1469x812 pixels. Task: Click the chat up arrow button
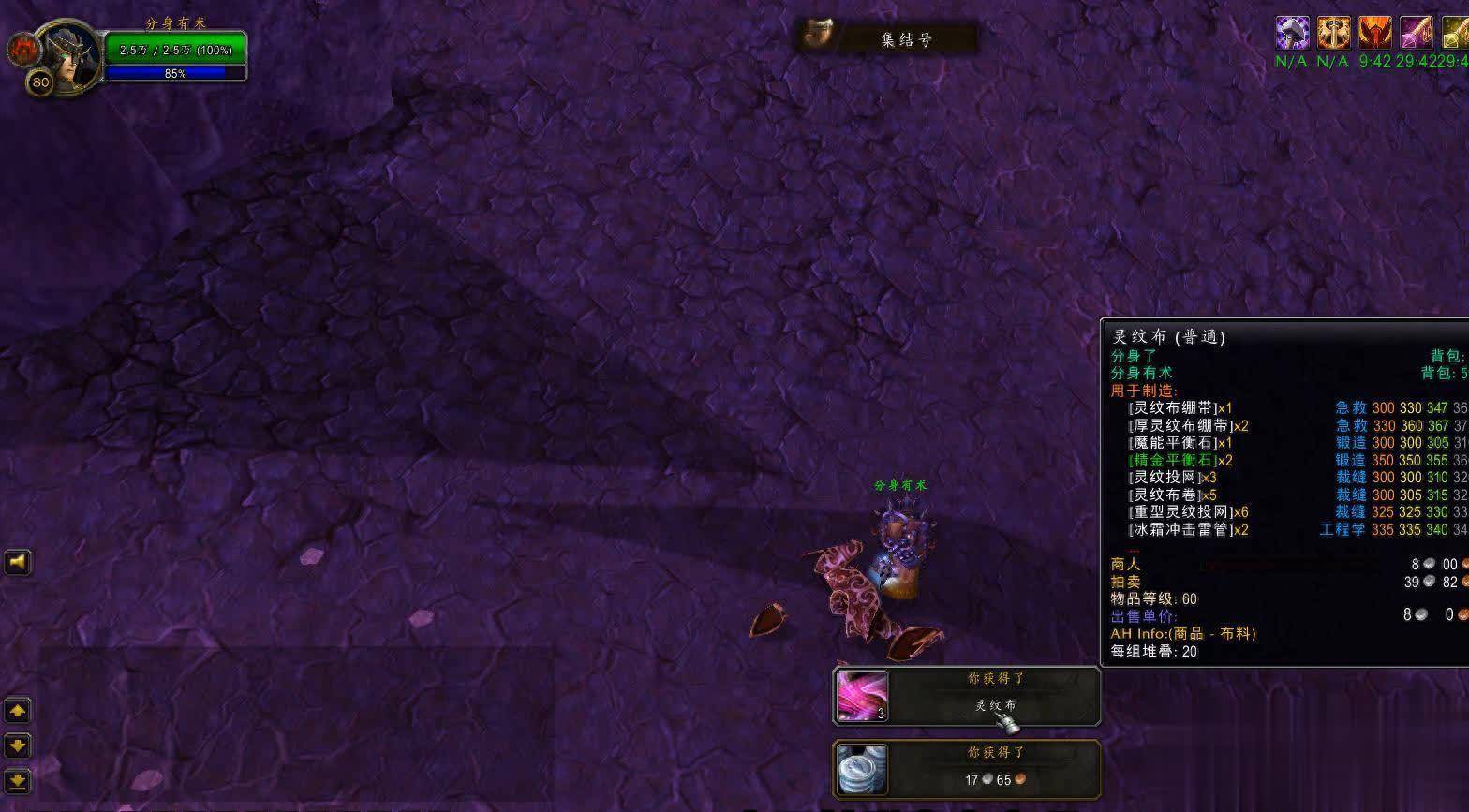tap(18, 711)
